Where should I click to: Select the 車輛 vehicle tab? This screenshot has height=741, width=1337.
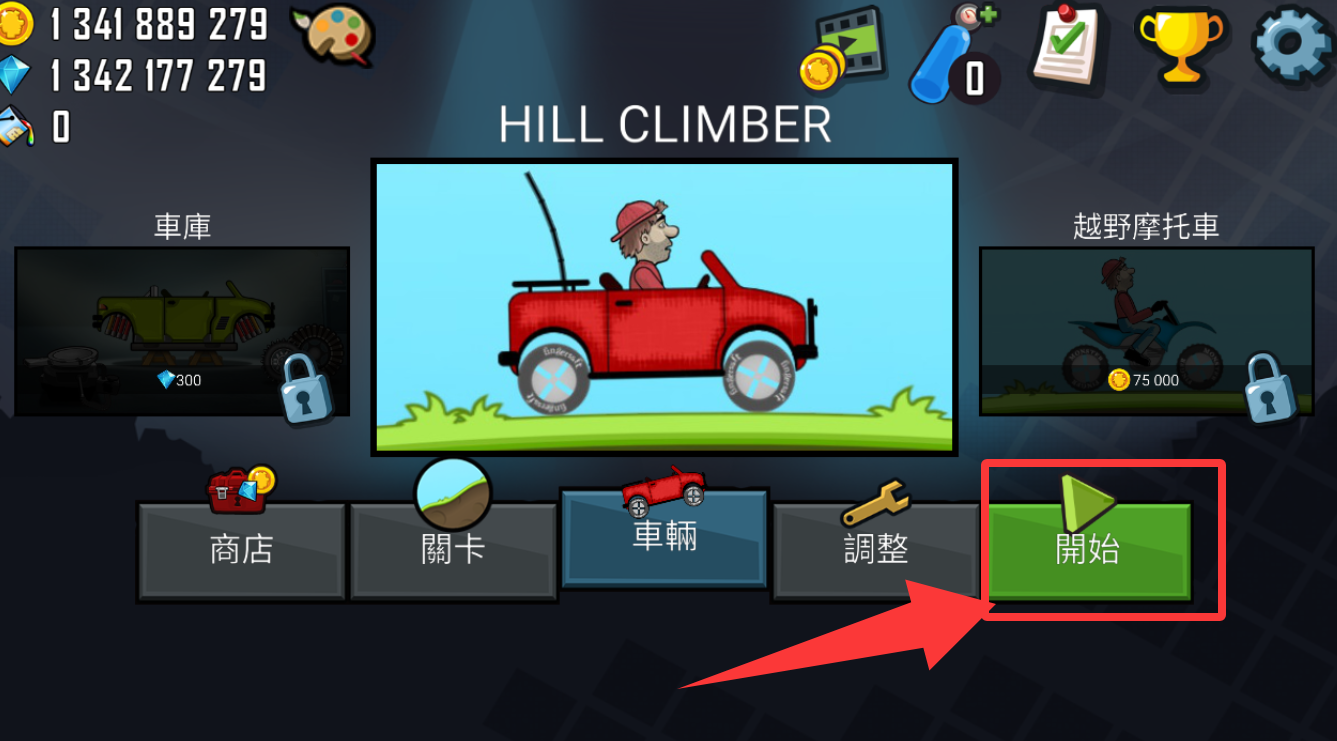point(664,538)
